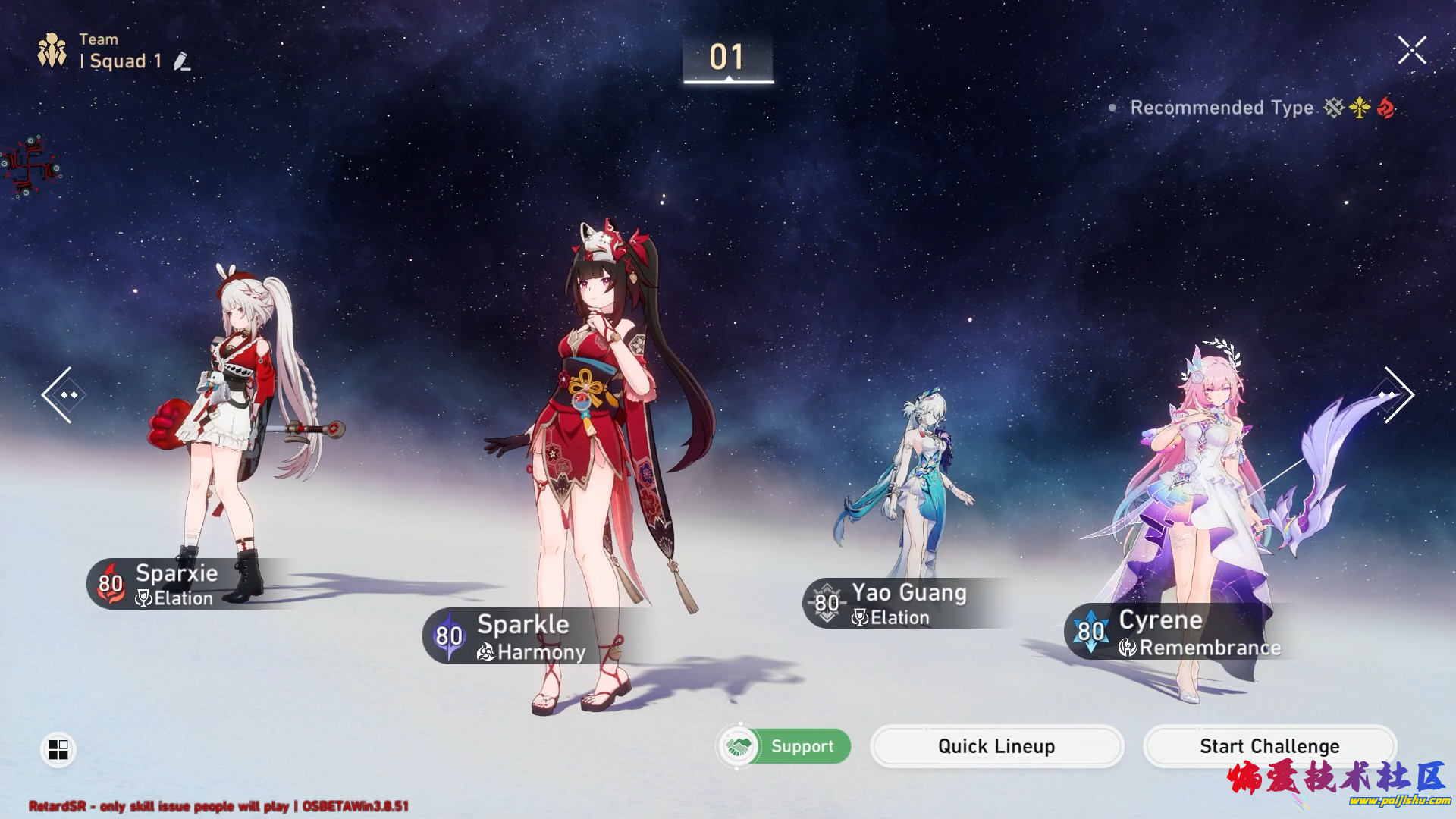Image resolution: width=1456 pixels, height=819 pixels.
Task: Close the team setup screen
Action: pos(1411,51)
